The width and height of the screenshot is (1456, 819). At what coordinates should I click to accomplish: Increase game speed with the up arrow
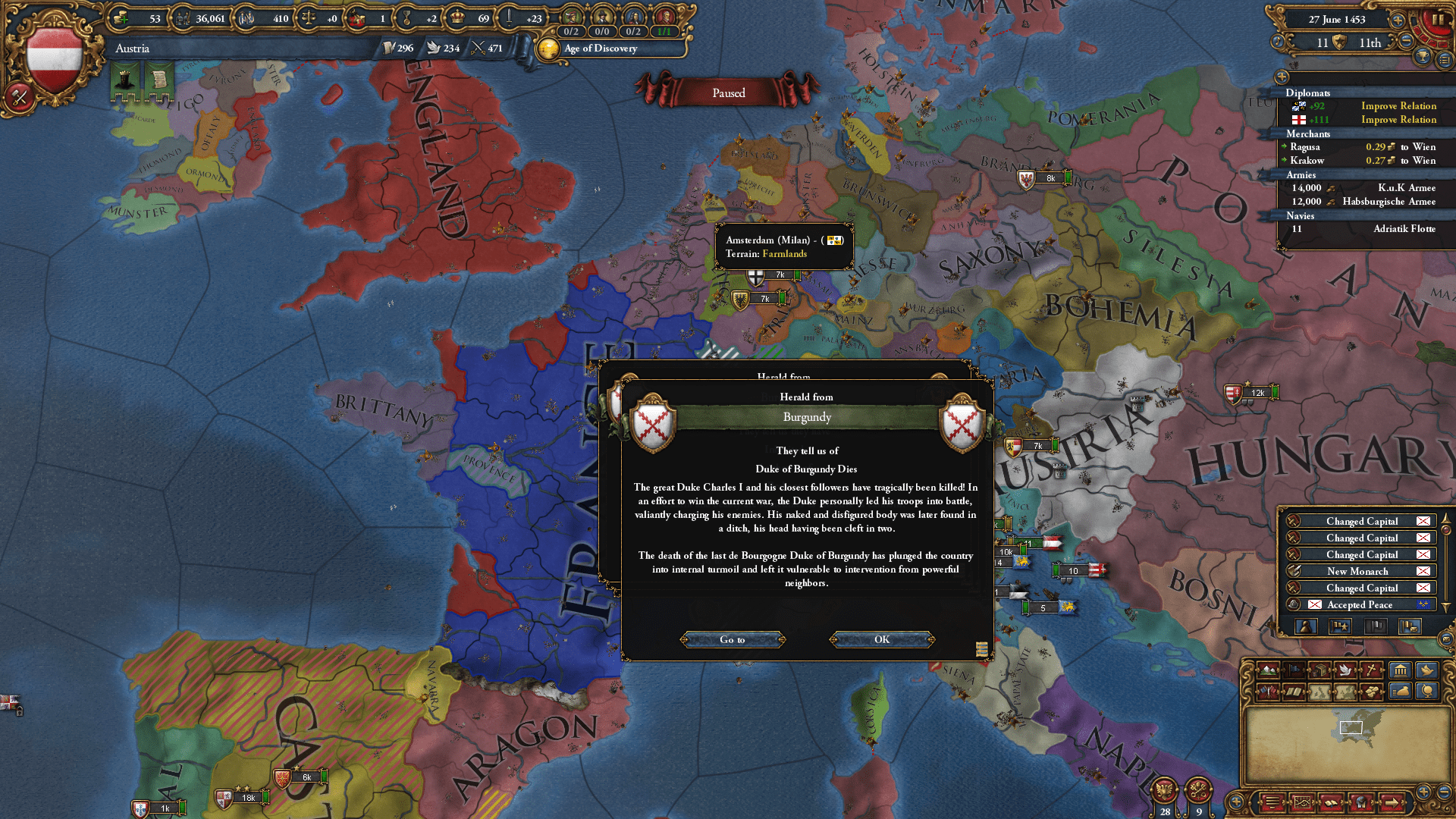point(1397,20)
